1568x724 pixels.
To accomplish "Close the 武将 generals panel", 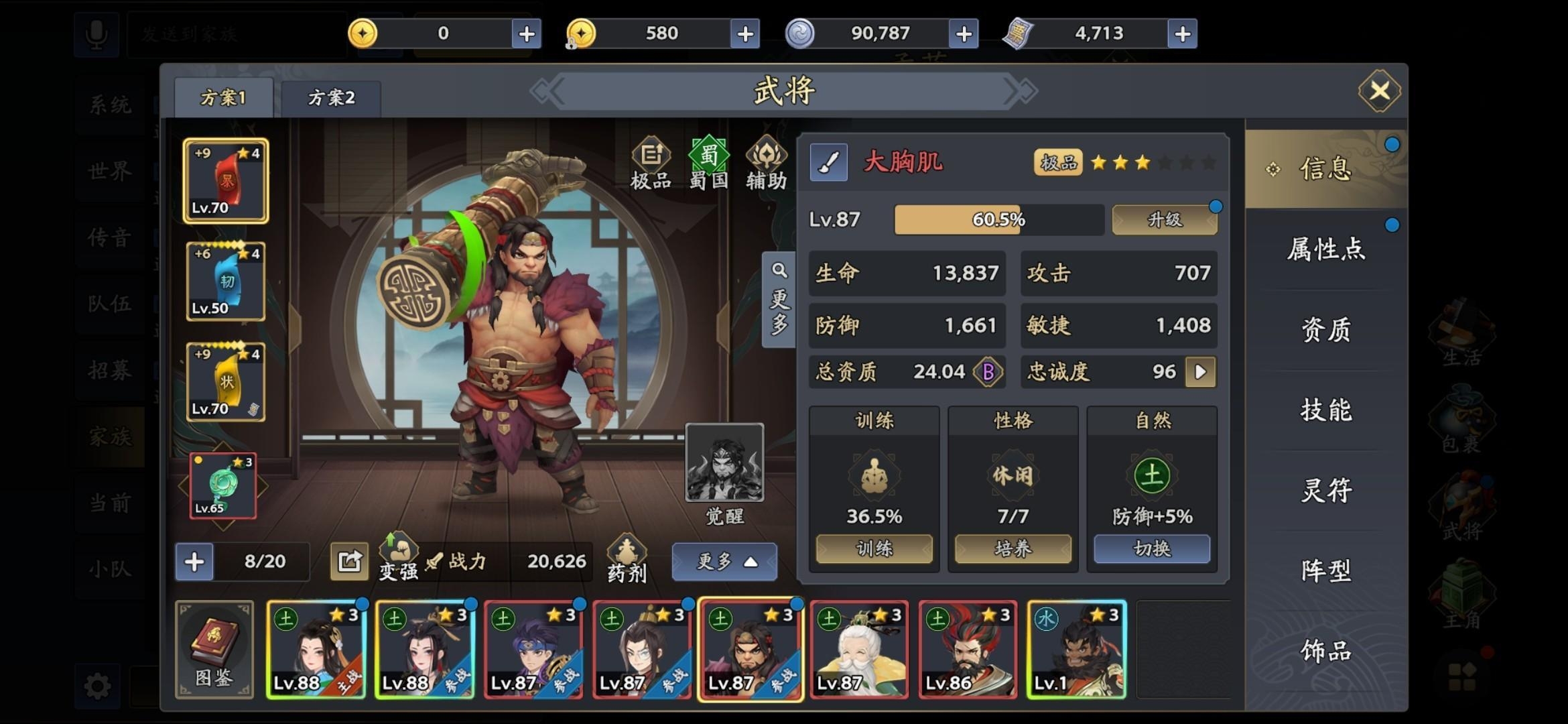I will 1379,90.
